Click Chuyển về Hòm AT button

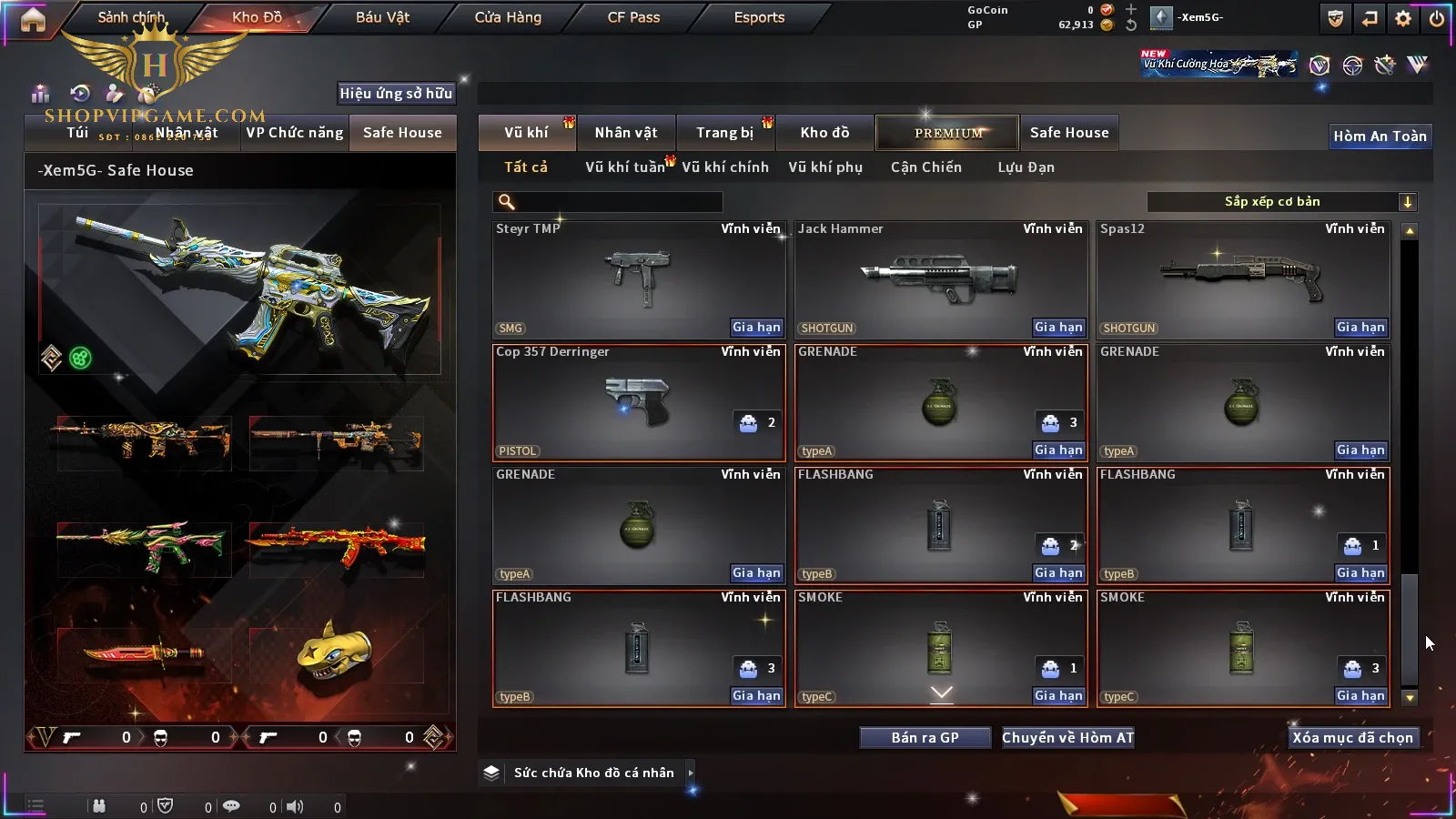[x=1067, y=738]
